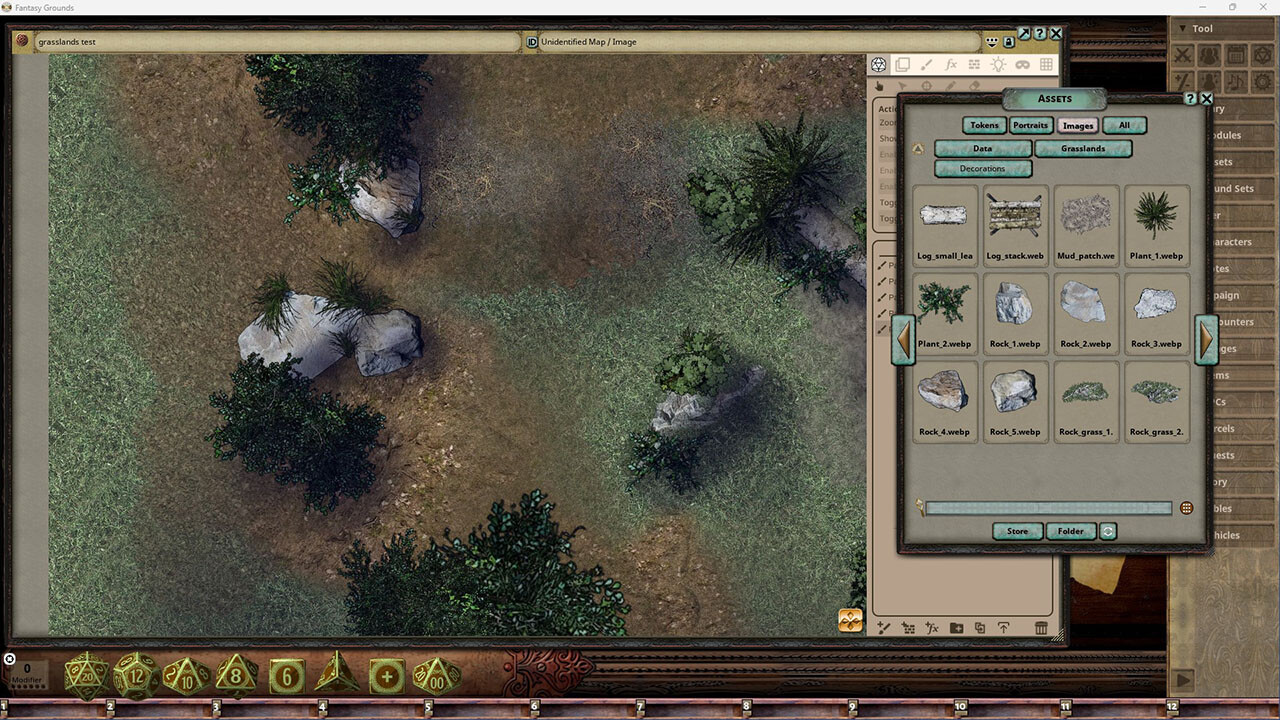This screenshot has height=720, width=1280.
Task: Switch to the Tokens tab in Assets
Action: click(984, 125)
